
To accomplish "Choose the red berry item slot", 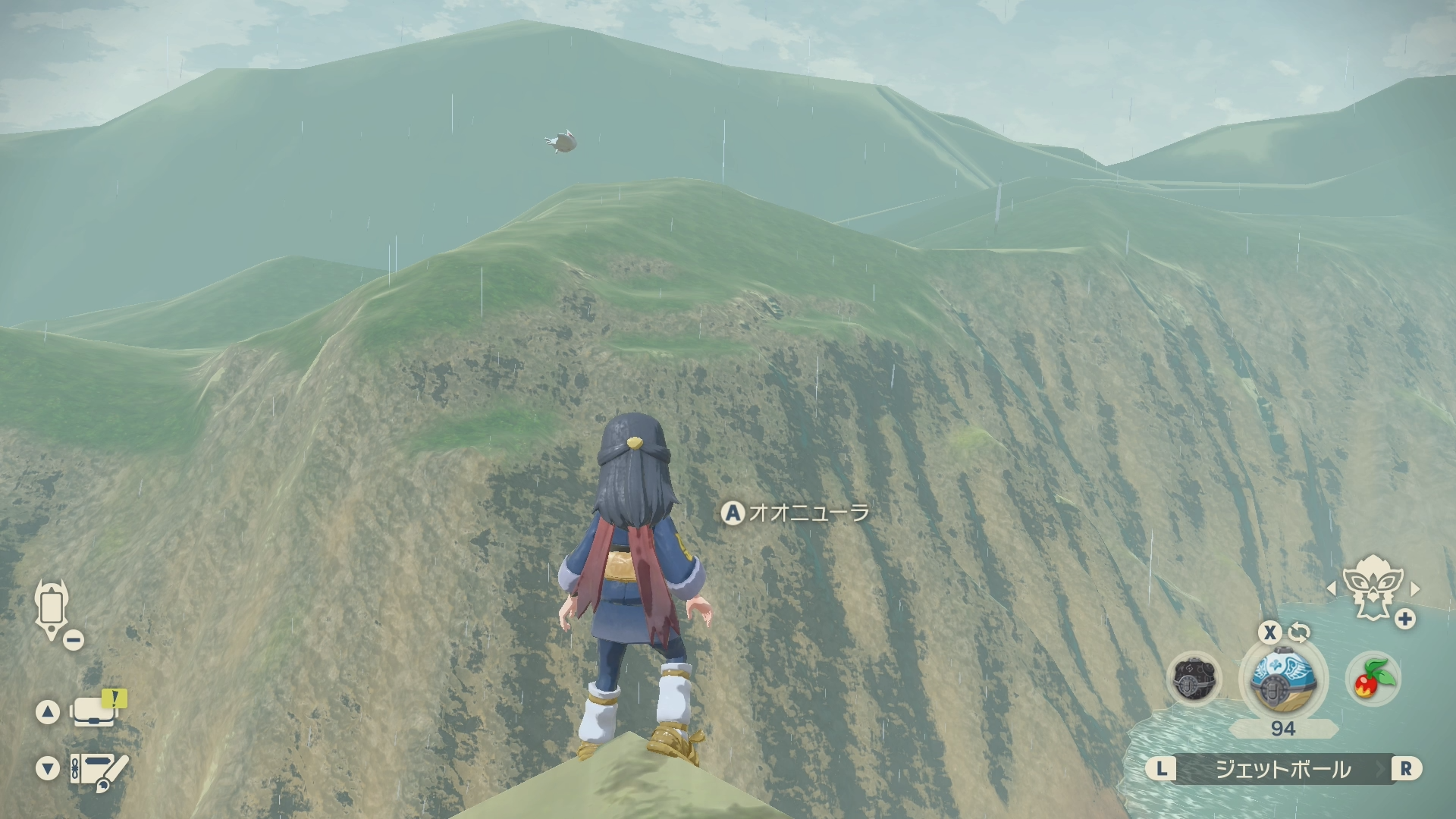I will 1373,678.
